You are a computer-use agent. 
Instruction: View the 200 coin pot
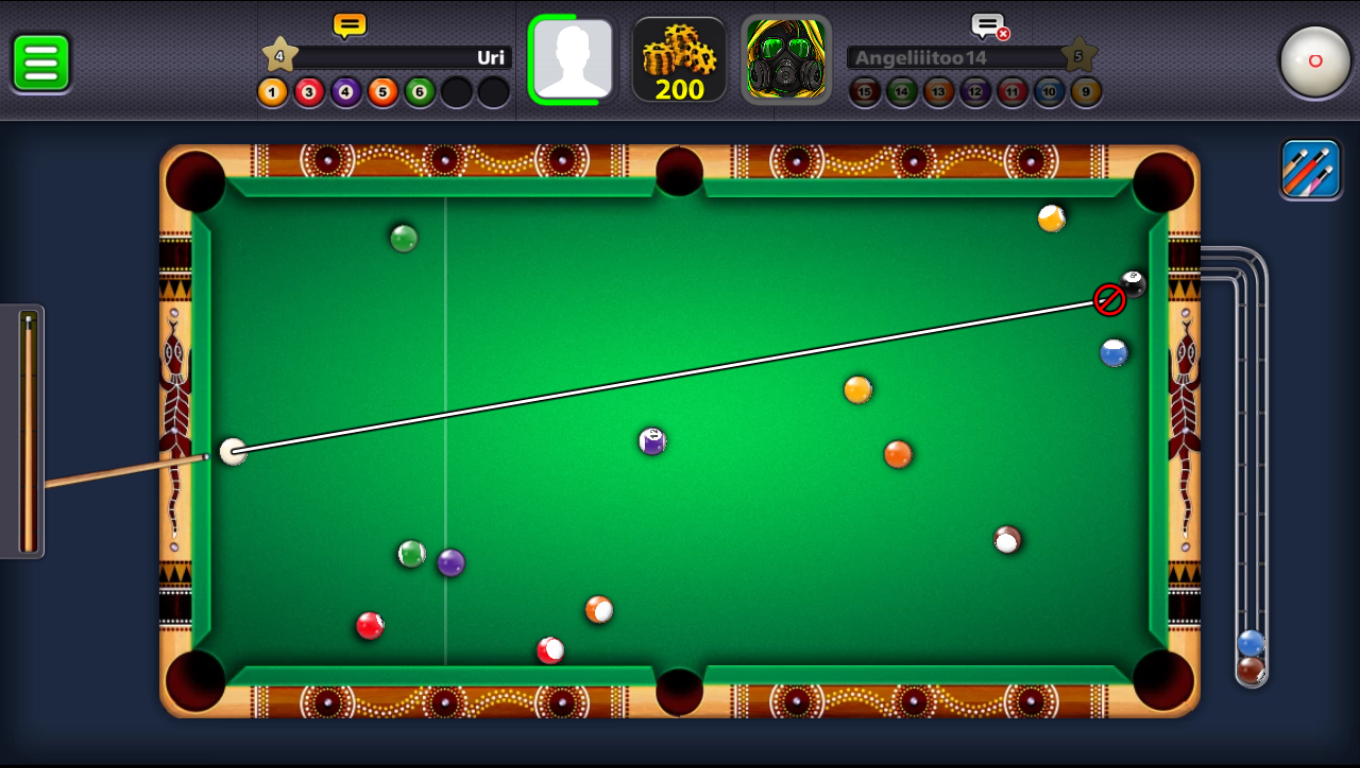pyautogui.click(x=680, y=60)
